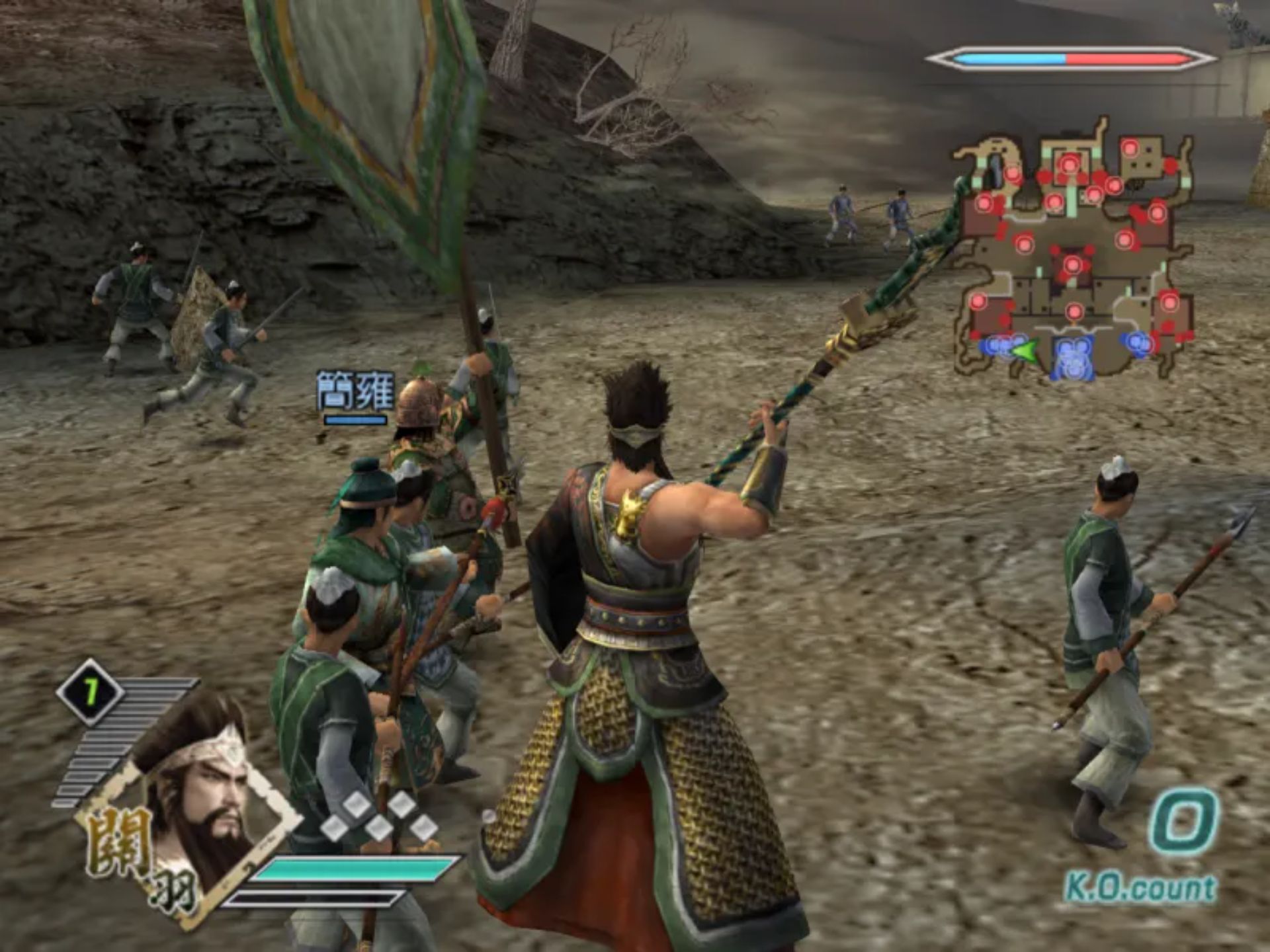Select the level 7 diamond badge
The width and height of the screenshot is (1270, 952).
[89, 692]
